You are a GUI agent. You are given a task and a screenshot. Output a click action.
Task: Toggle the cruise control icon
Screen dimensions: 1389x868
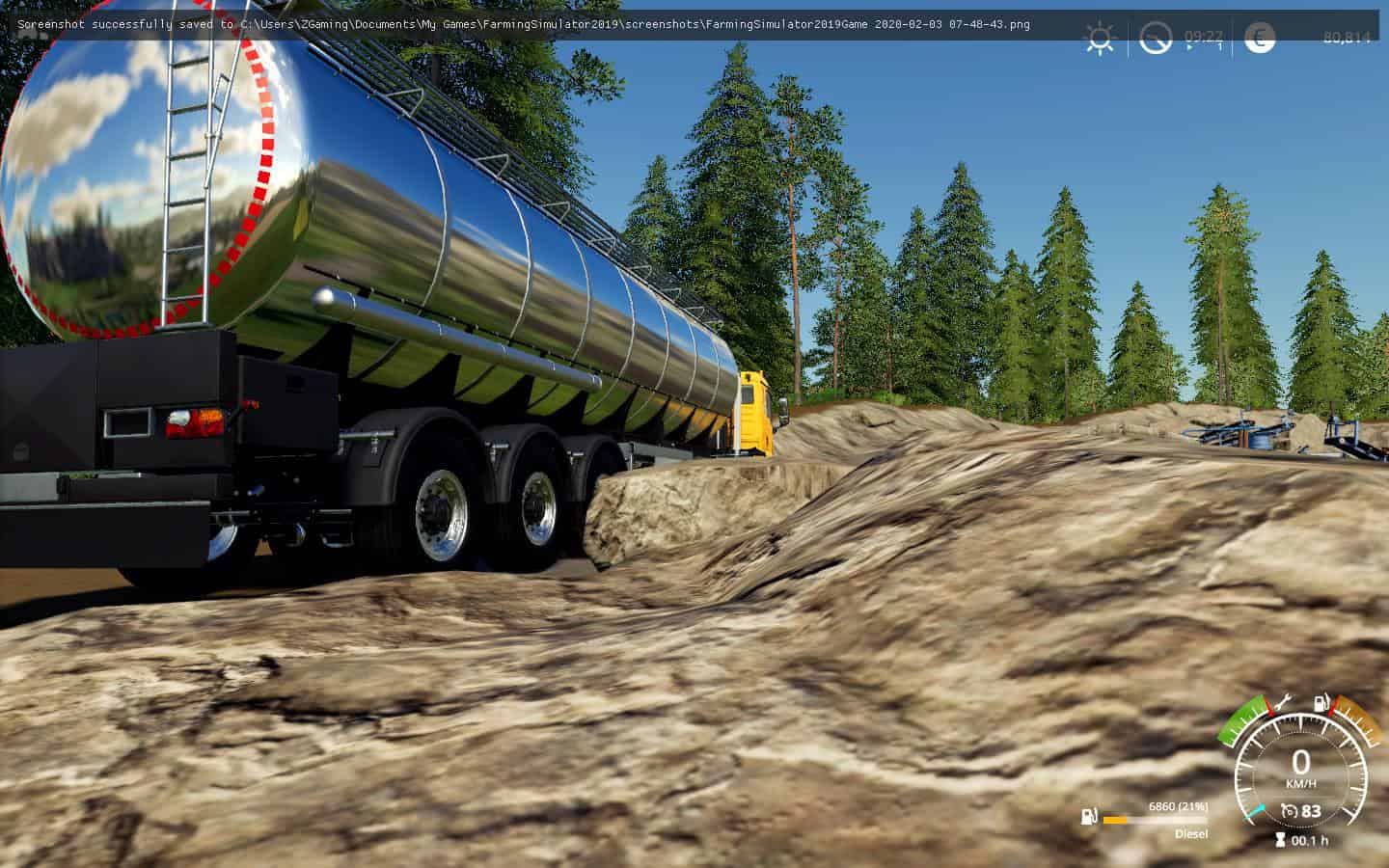coord(1290,811)
